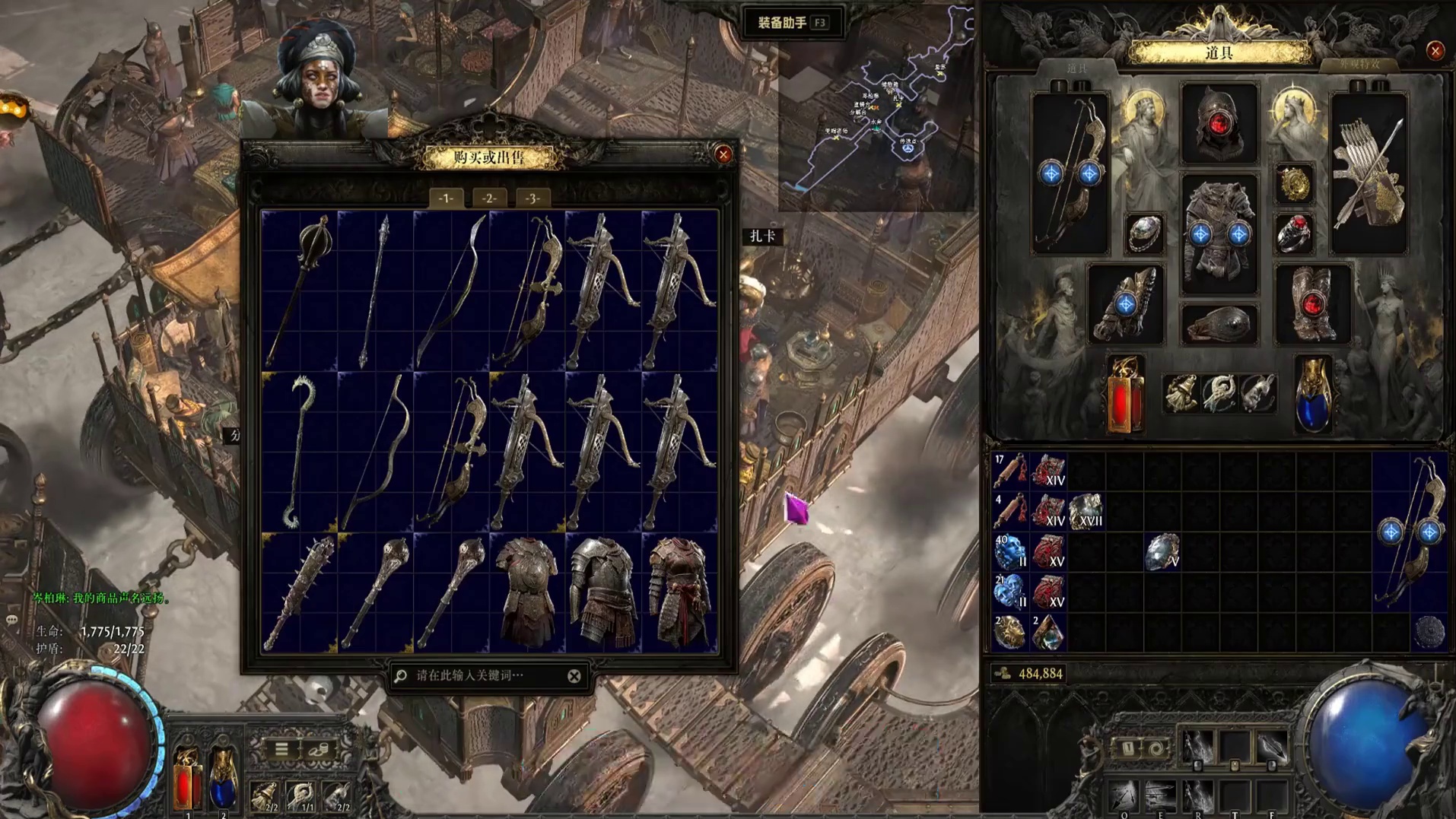The height and width of the screenshot is (819, 1456).
Task: Select the hooked staff in vendor stock
Action: coord(299,451)
